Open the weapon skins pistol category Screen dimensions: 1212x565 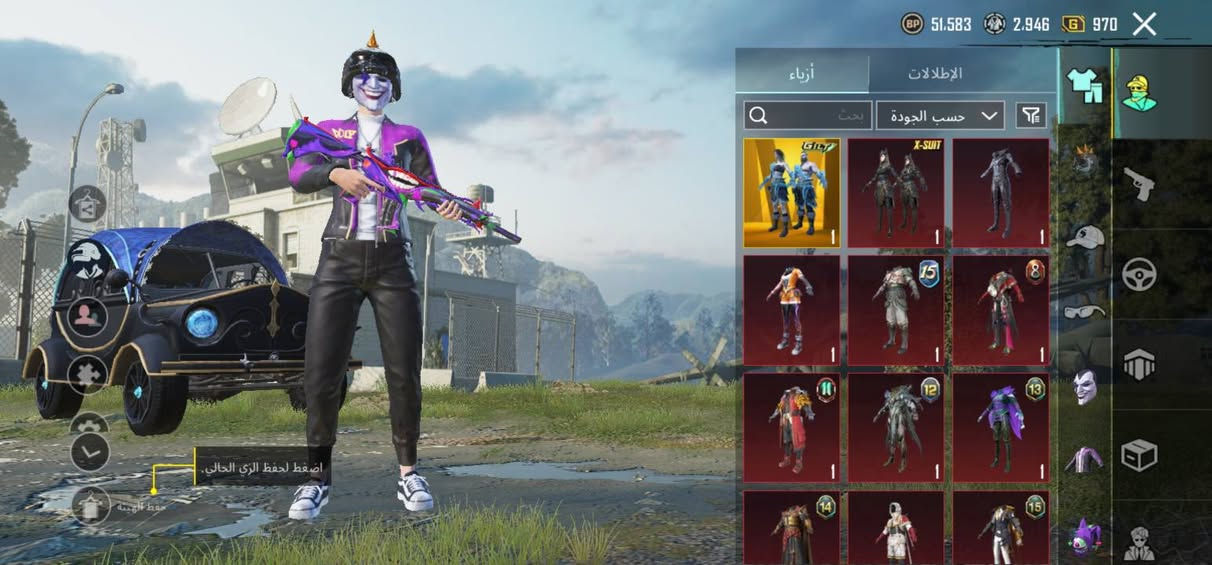point(1139,184)
